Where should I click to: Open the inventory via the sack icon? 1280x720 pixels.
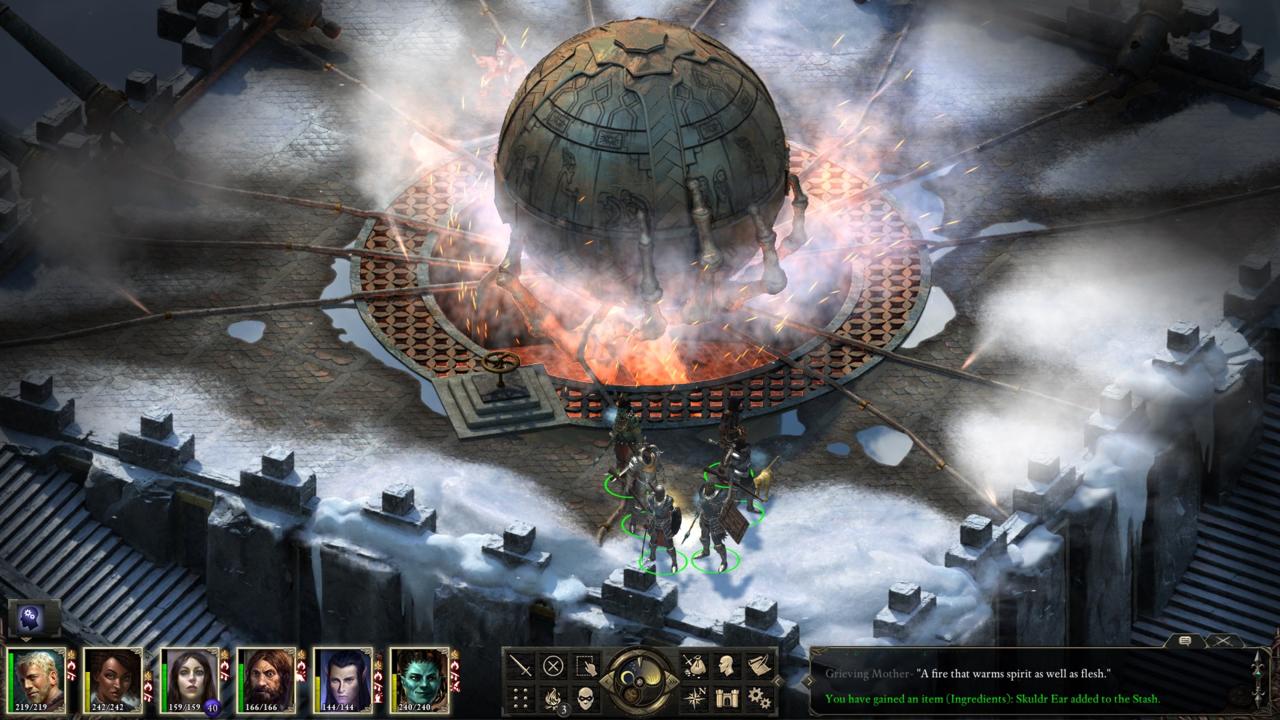[694, 666]
